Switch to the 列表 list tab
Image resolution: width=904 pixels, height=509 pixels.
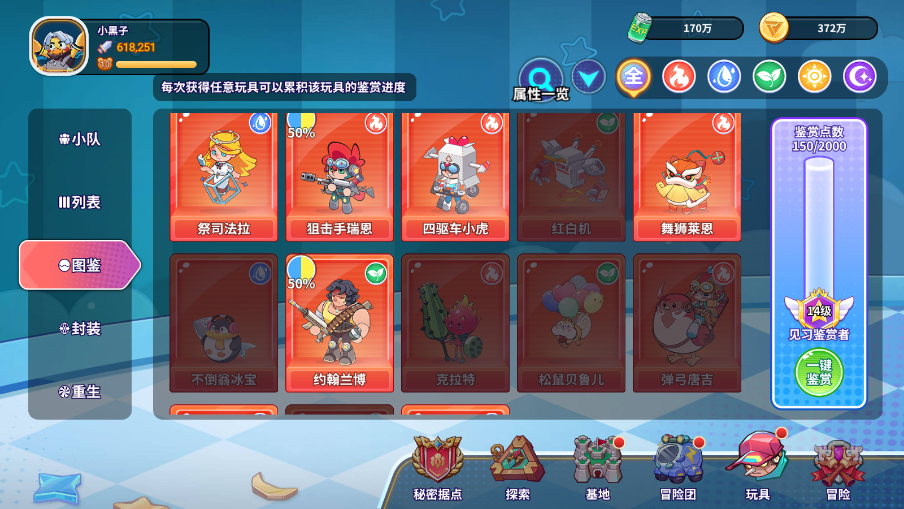point(80,202)
